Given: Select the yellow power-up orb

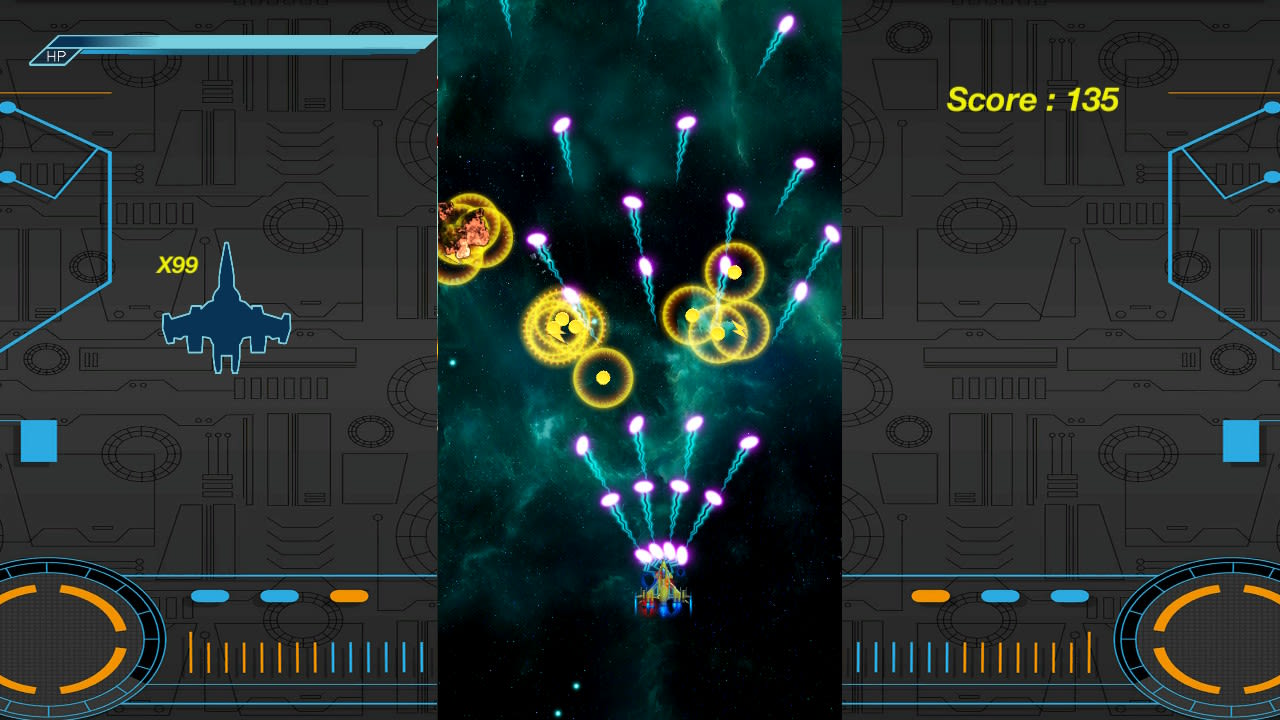Looking at the screenshot, I should pos(603,378).
